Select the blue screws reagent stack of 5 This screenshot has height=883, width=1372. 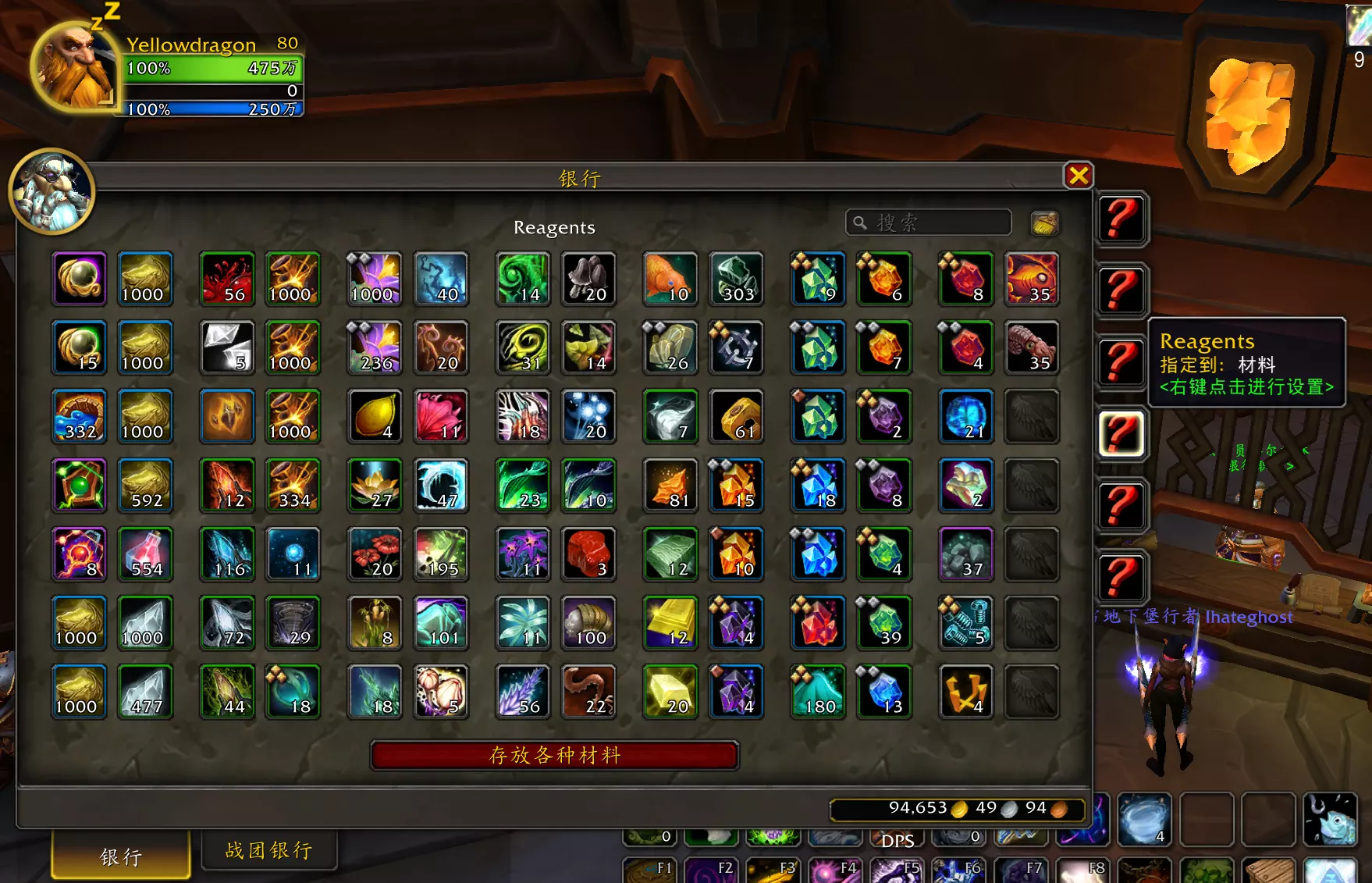click(x=966, y=623)
